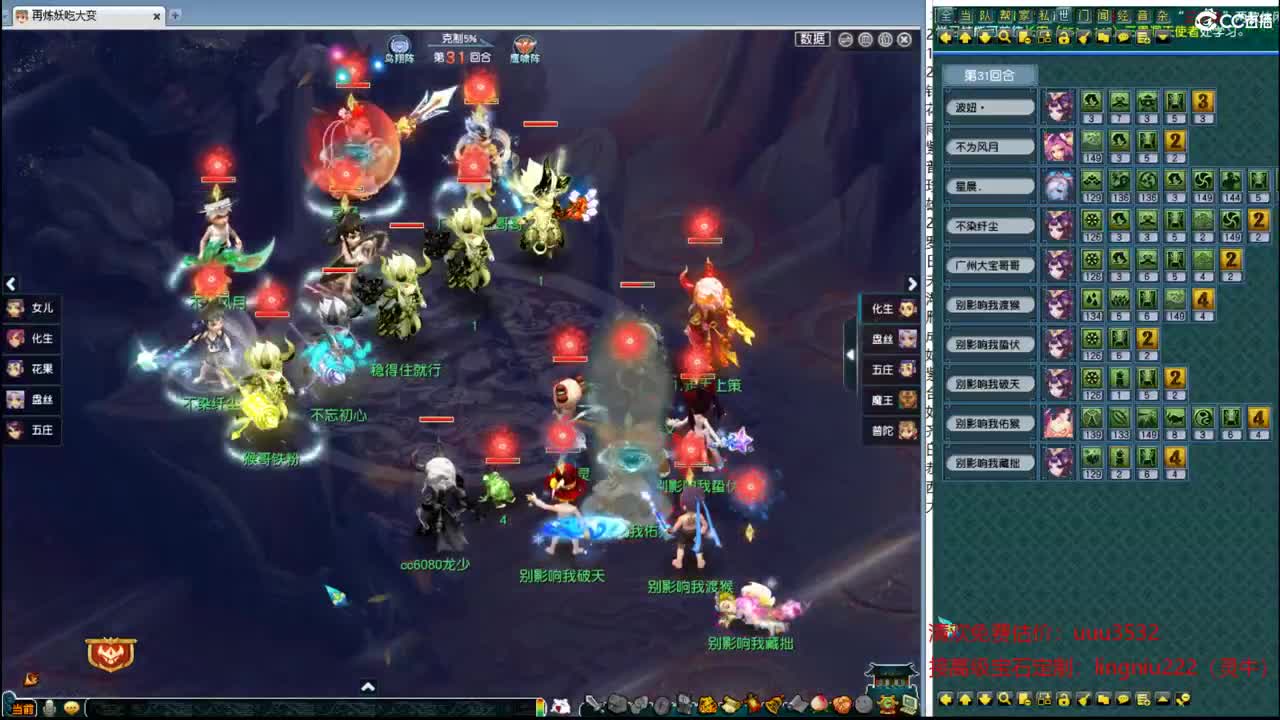This screenshot has width=1280, height=720.
Task: Click the peach item icon on bottom taskbar
Action: 818,704
